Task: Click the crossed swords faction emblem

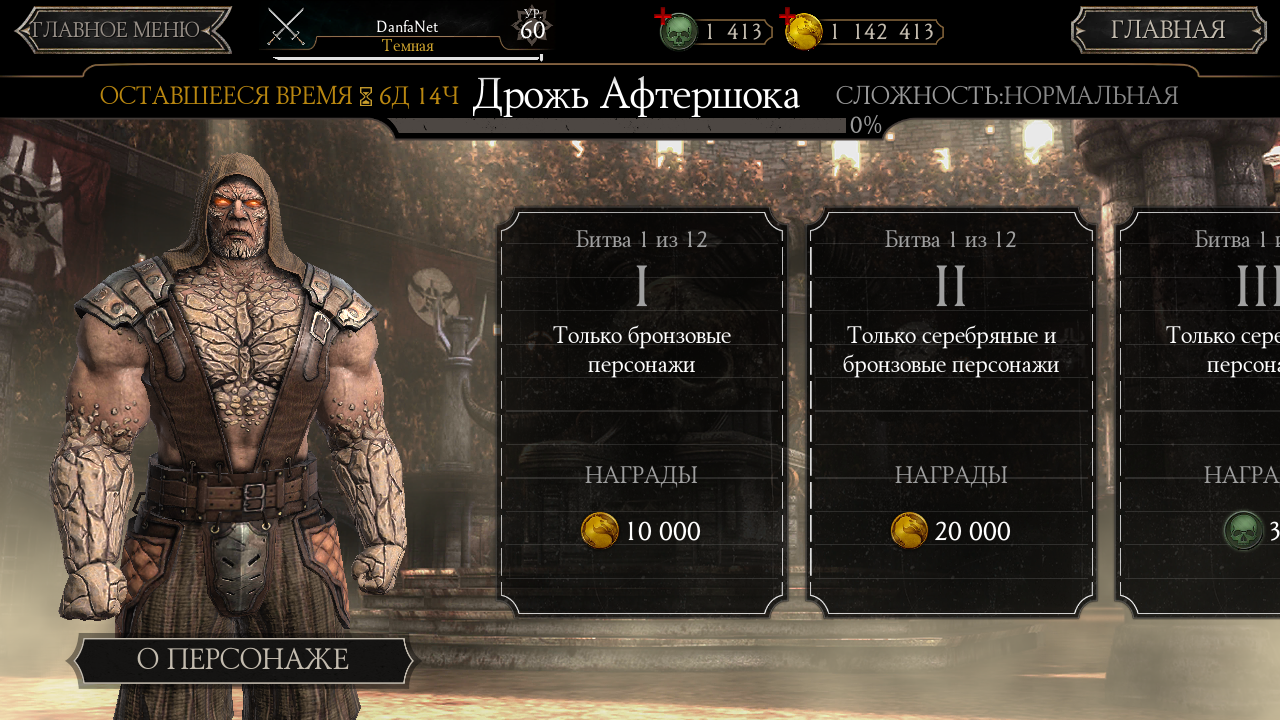Action: pyautogui.click(x=286, y=28)
